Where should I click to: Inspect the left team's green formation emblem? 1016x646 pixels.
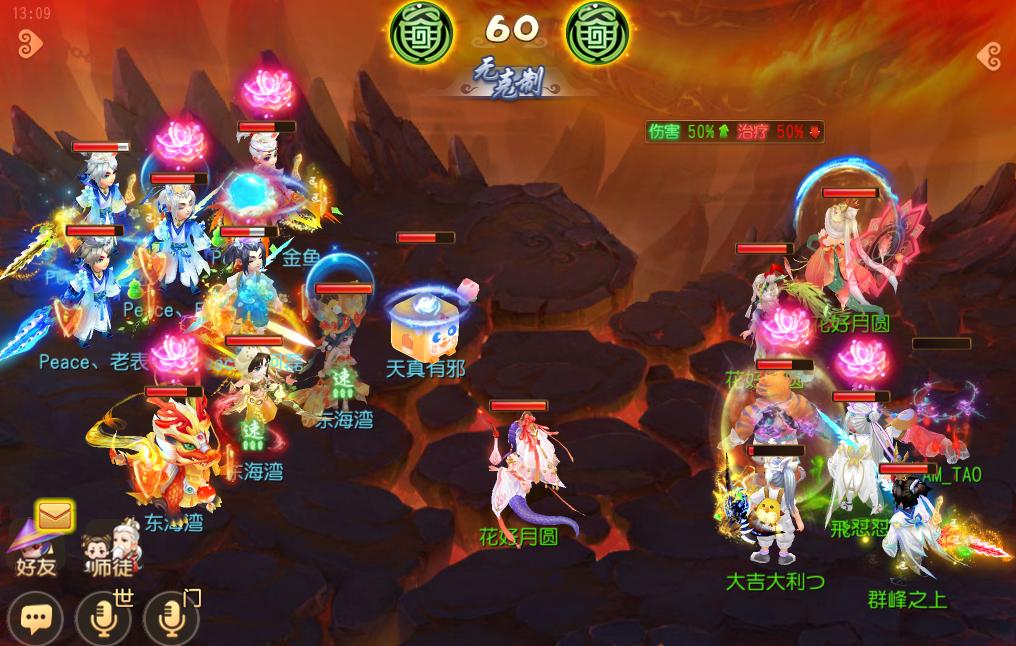click(420, 32)
